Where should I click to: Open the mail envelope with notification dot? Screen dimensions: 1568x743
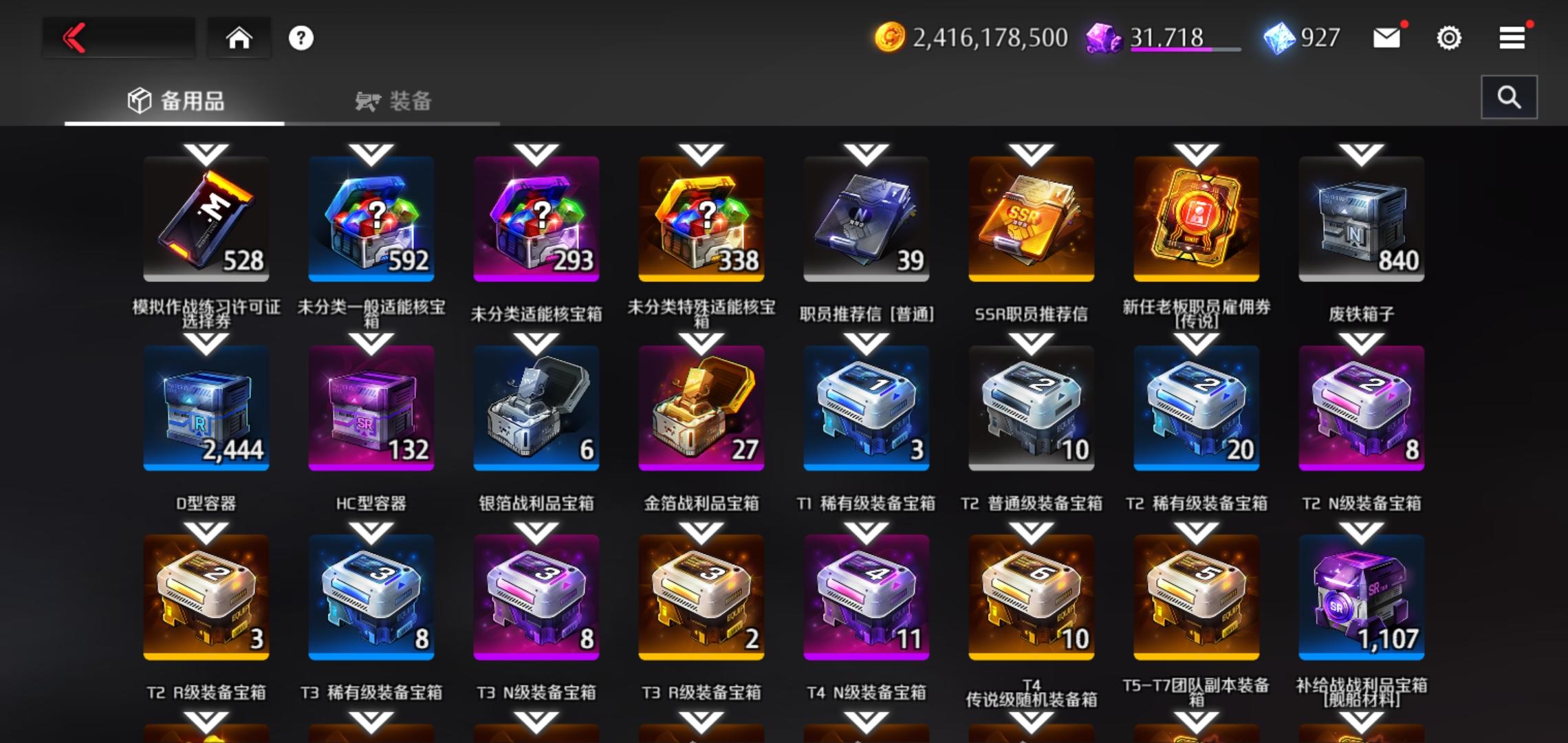1386,38
